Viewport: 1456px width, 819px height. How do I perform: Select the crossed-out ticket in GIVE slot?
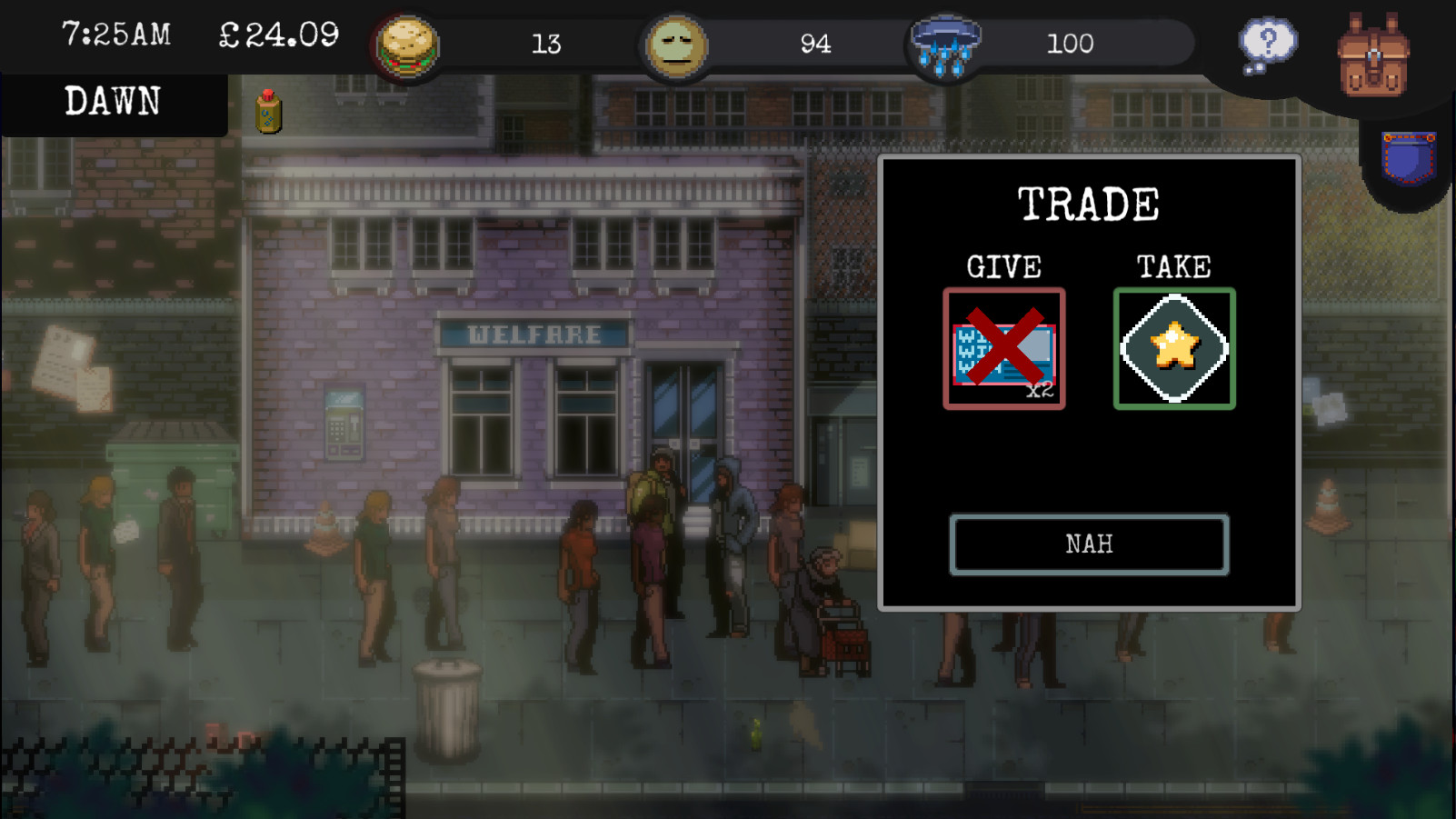pos(1004,349)
